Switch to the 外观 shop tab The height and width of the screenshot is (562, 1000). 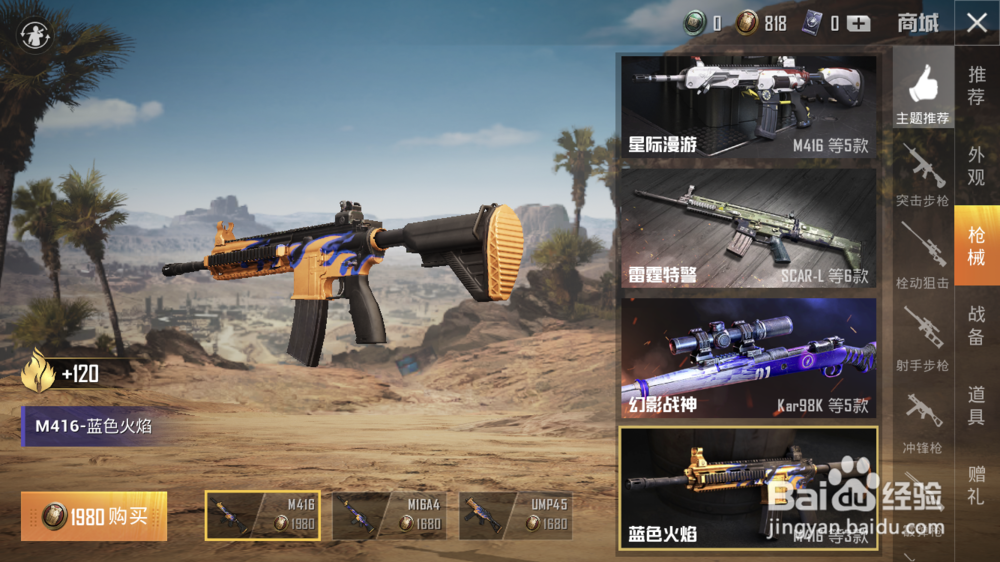point(977,166)
